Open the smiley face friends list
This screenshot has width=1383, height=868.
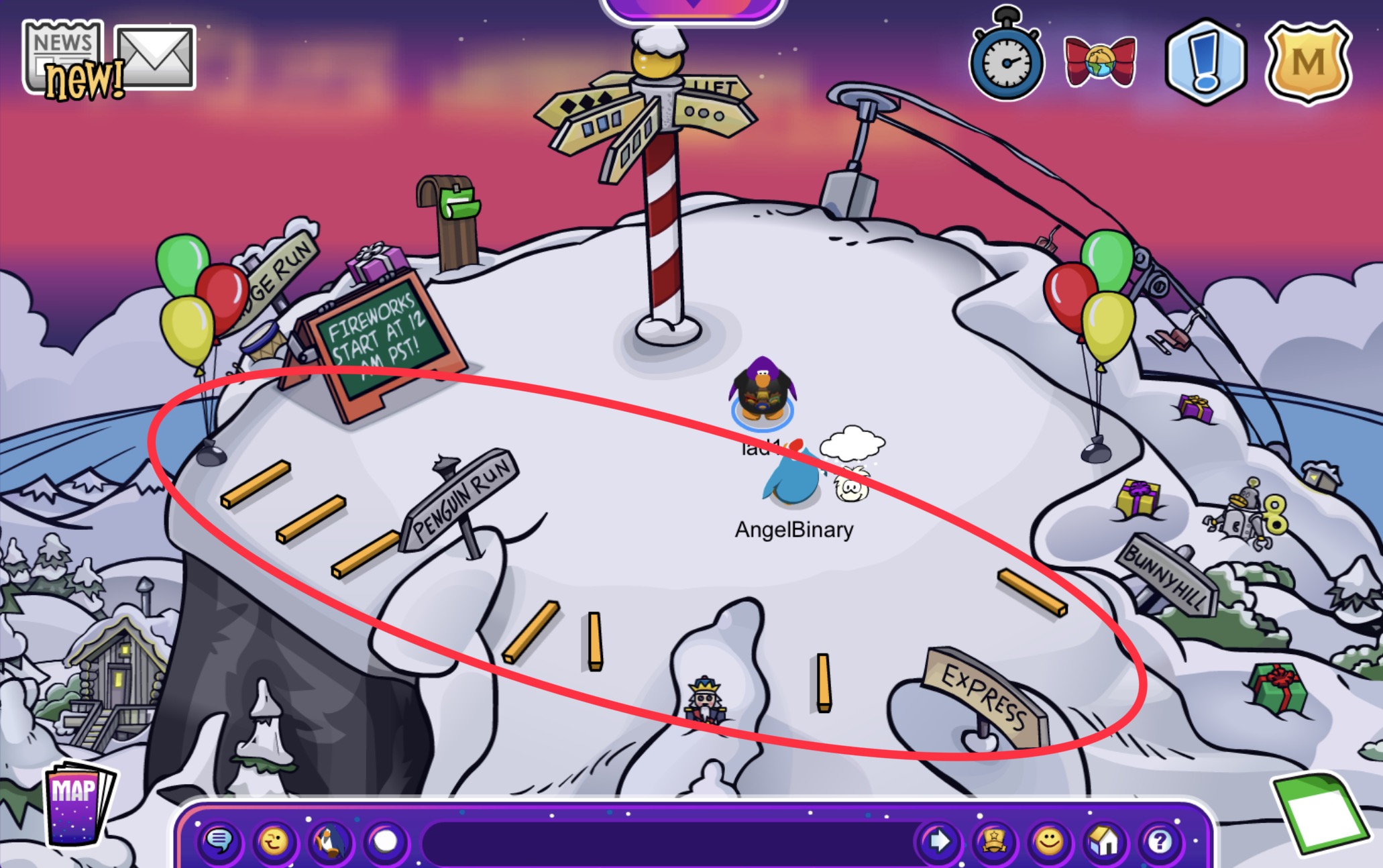pos(1049,840)
